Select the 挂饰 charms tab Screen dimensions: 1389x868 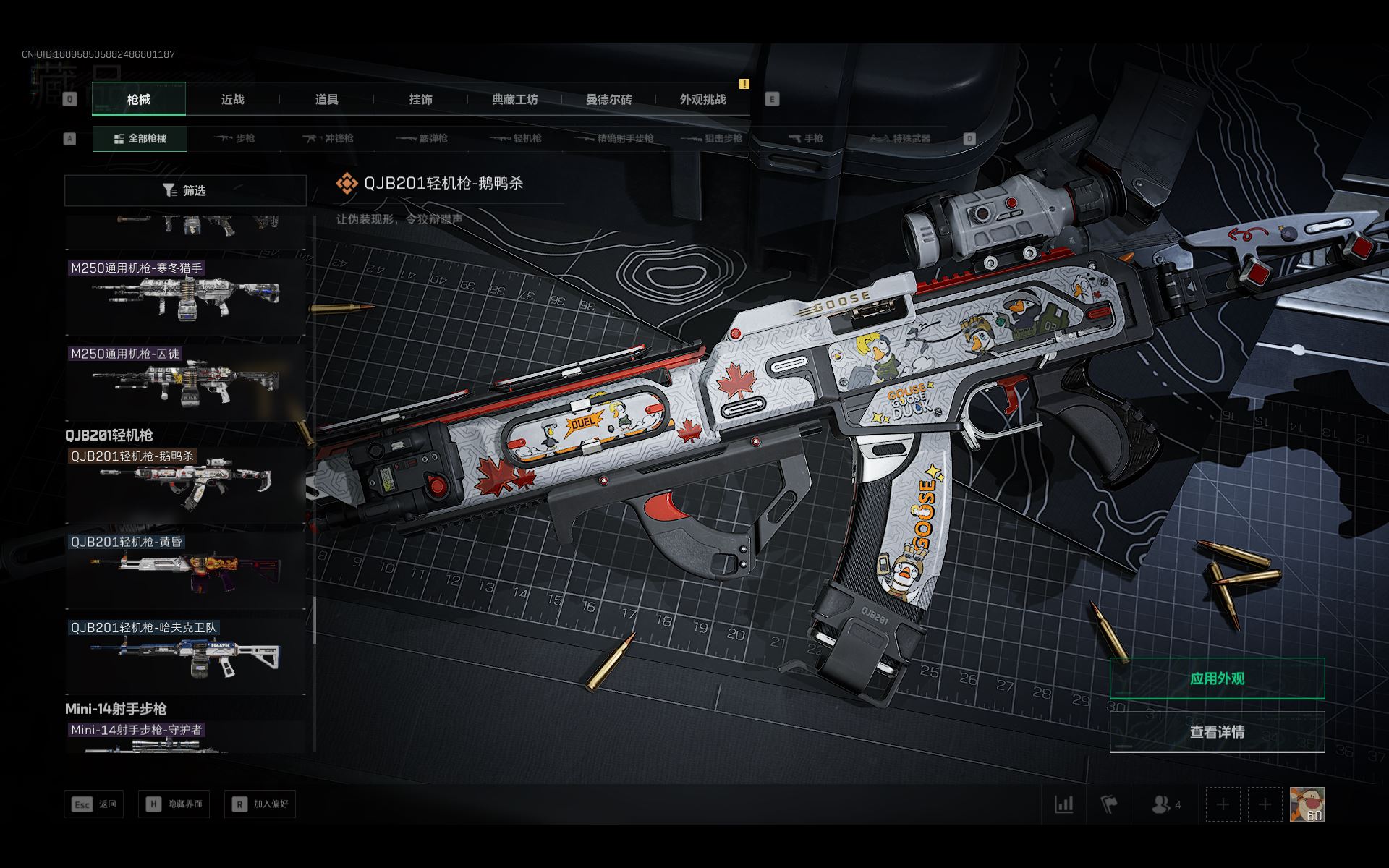(x=420, y=99)
